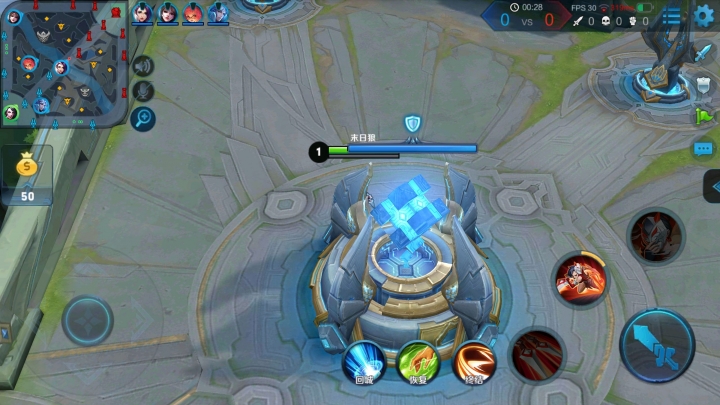Screen dimensions: 720x405
Task: Cast the 终结 execute summoner spell
Action: (473, 362)
